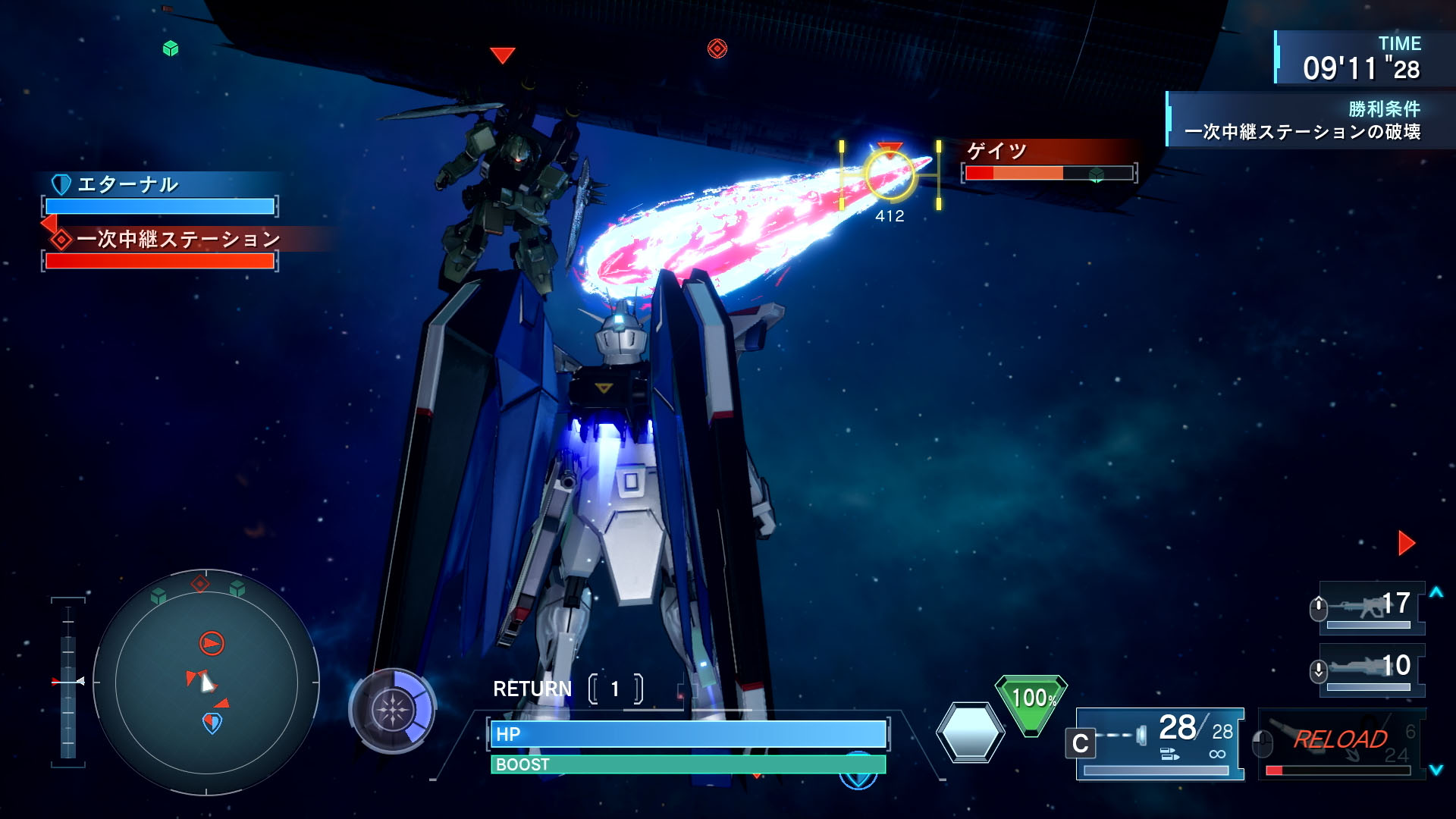Click the round thruster gauge icon
The image size is (1456, 819).
[x=392, y=711]
